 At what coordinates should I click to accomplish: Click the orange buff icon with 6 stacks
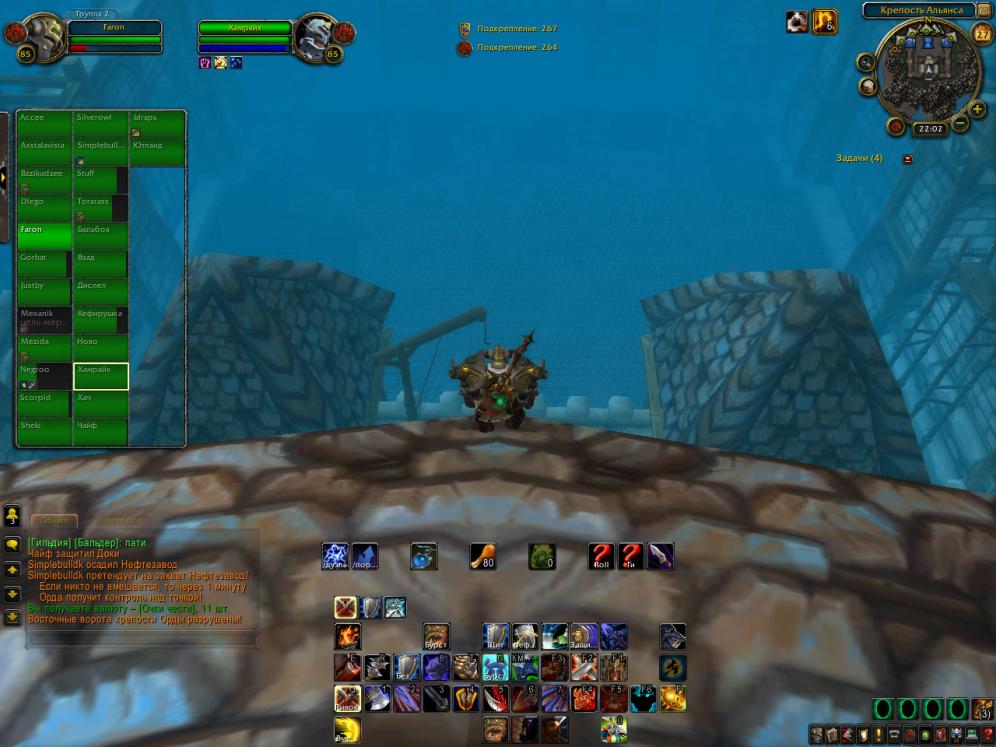(825, 21)
